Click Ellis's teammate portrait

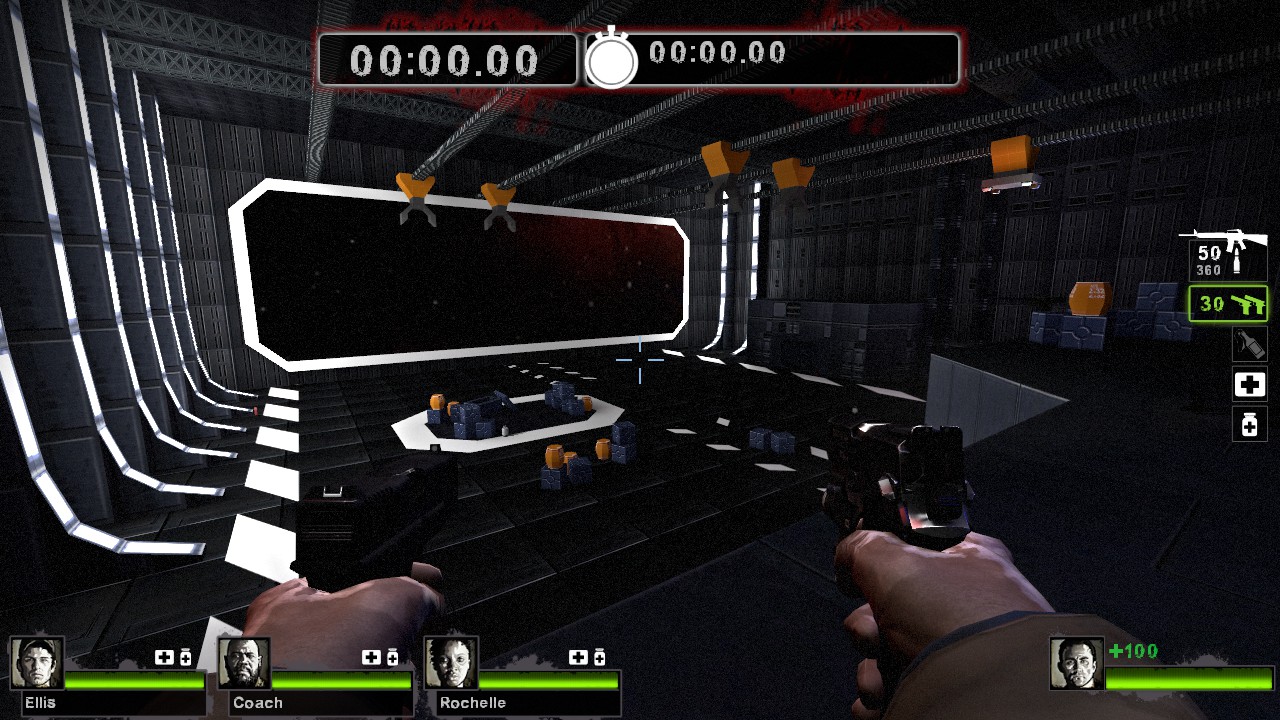tap(37, 663)
